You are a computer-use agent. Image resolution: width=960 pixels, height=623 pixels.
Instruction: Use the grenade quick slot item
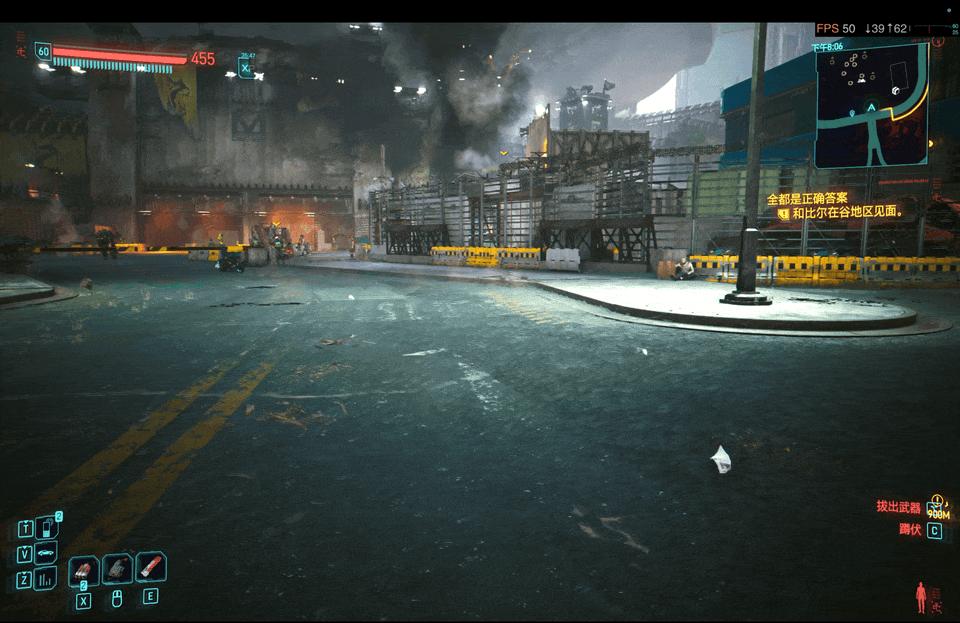click(x=83, y=570)
